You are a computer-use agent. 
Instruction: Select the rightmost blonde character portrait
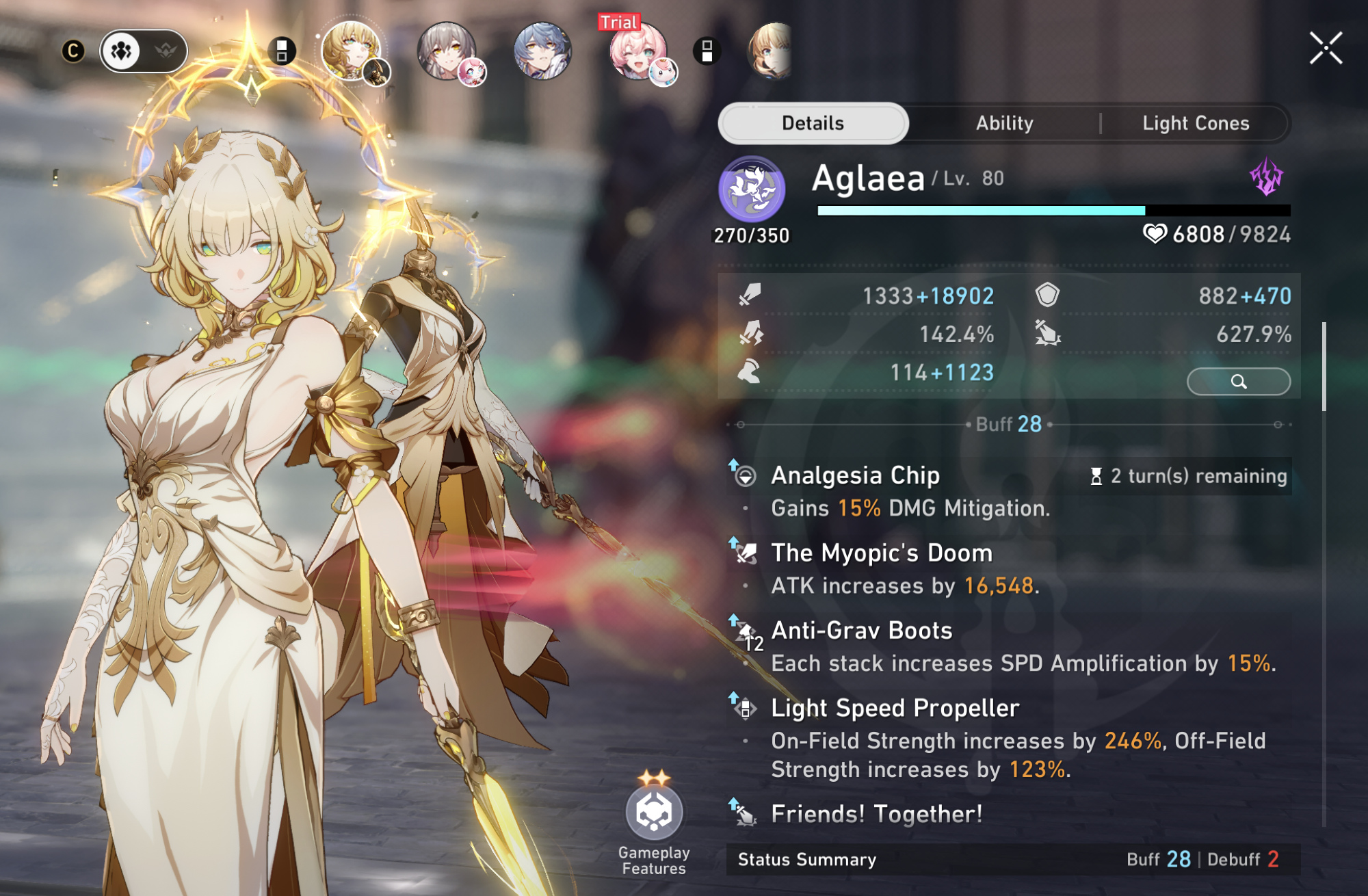click(772, 51)
